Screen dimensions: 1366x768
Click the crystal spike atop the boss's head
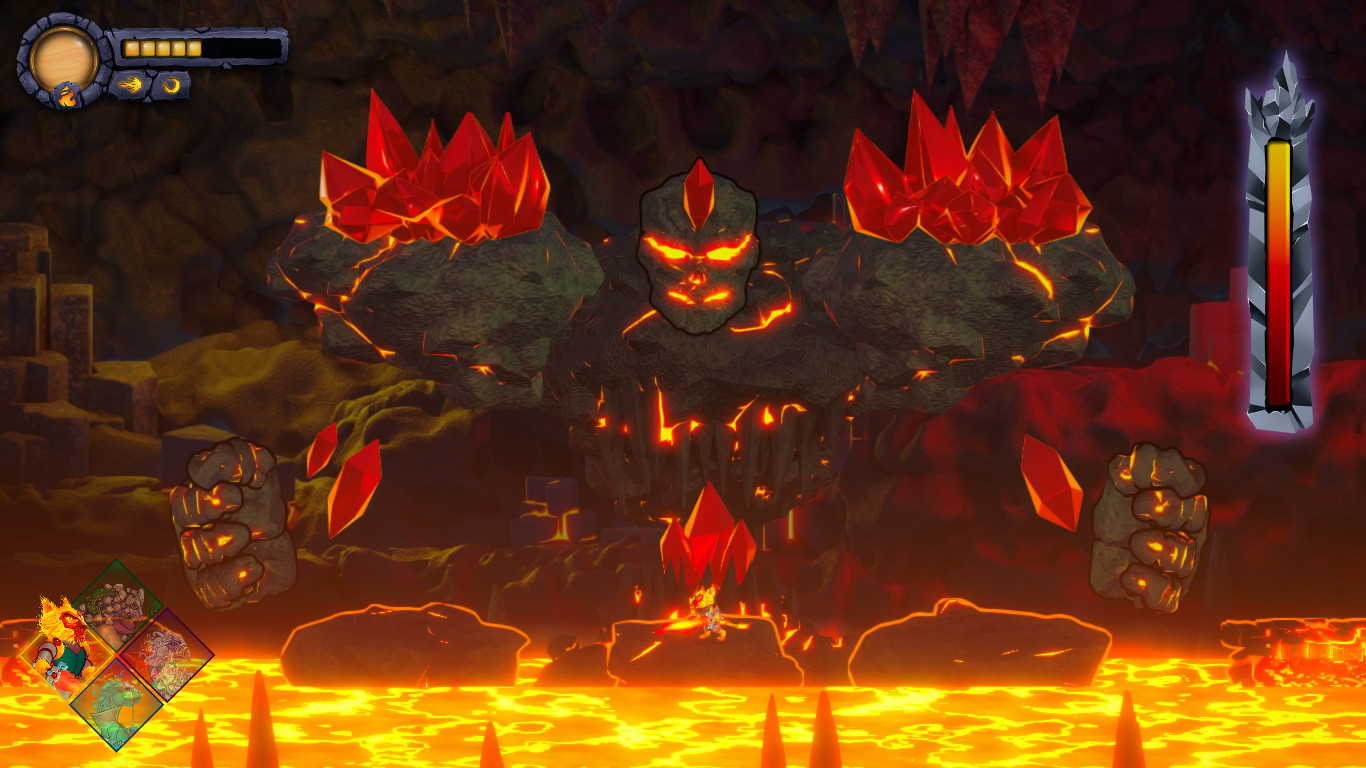click(x=698, y=190)
